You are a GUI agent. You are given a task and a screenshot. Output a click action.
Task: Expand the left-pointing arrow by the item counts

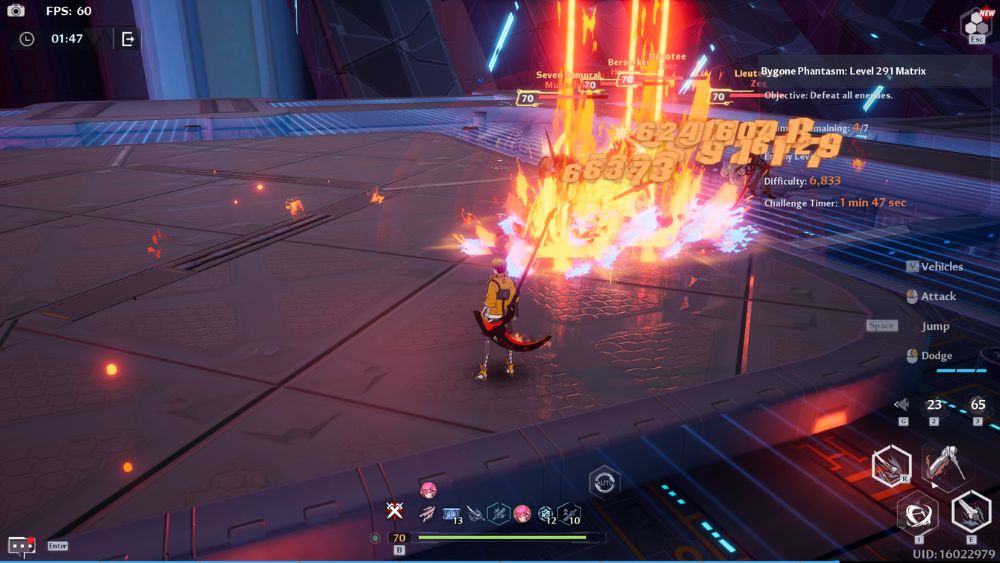(901, 405)
